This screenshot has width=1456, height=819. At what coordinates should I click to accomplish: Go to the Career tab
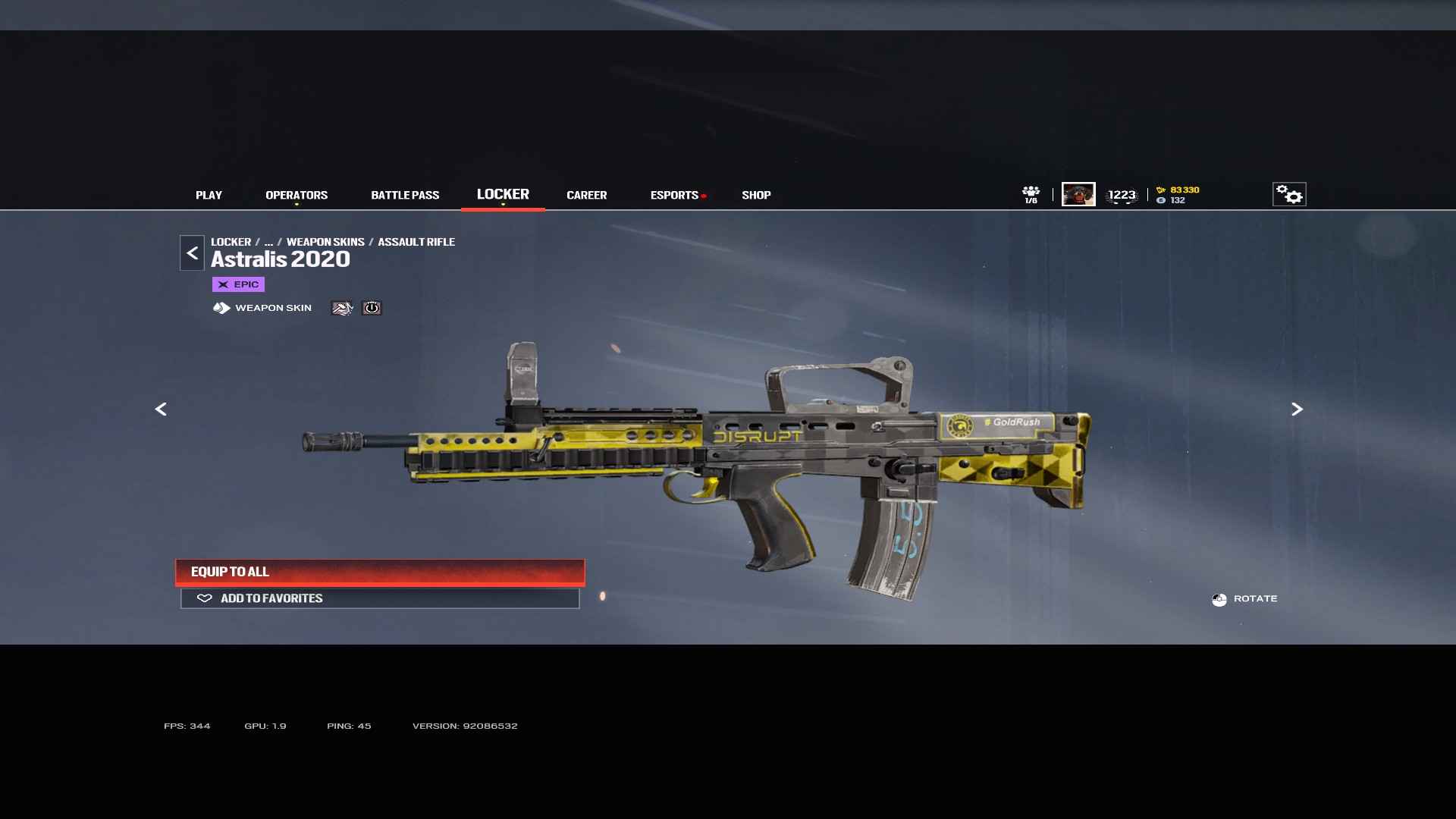(586, 195)
